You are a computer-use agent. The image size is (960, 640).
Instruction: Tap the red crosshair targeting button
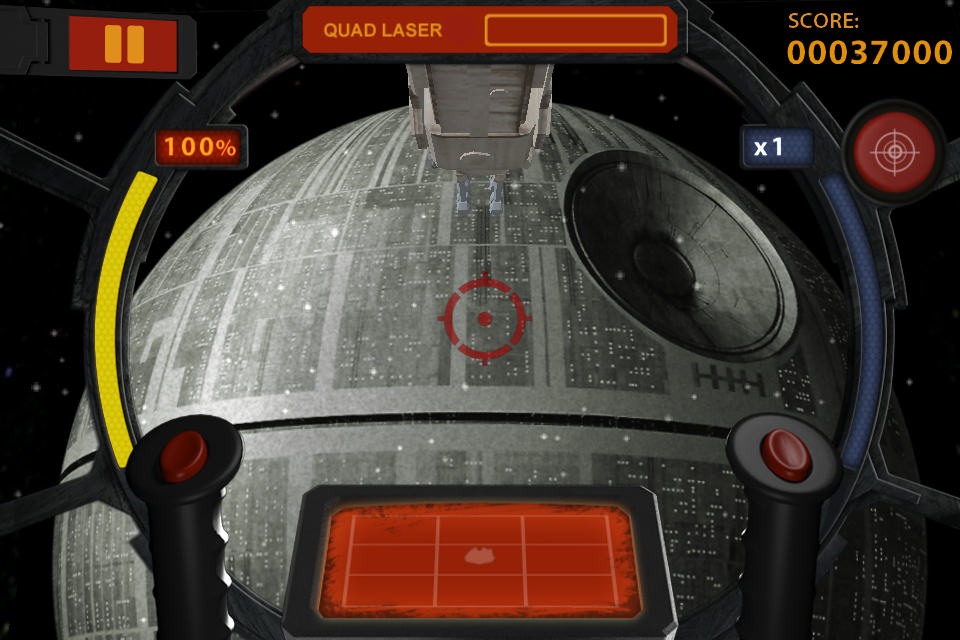(x=894, y=153)
